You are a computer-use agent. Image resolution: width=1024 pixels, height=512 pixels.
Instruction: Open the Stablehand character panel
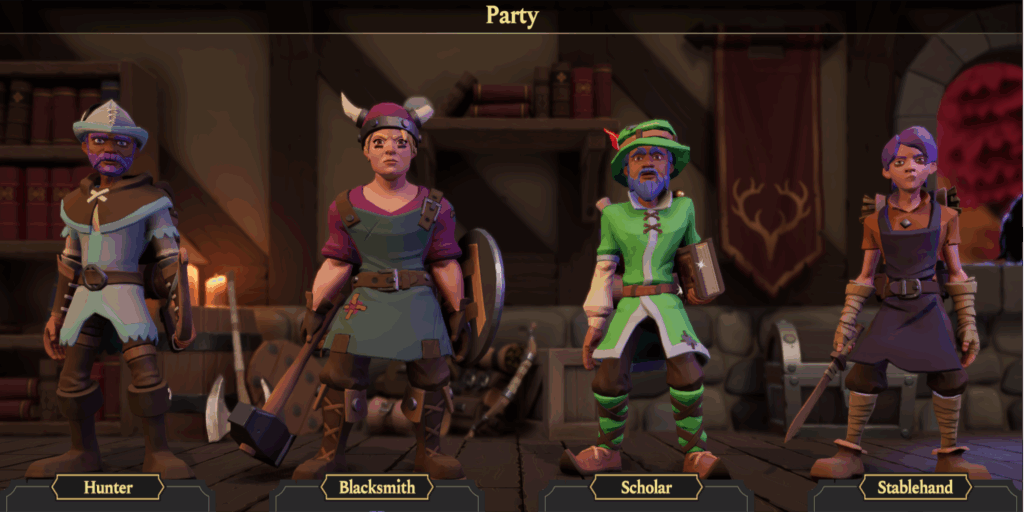click(915, 487)
